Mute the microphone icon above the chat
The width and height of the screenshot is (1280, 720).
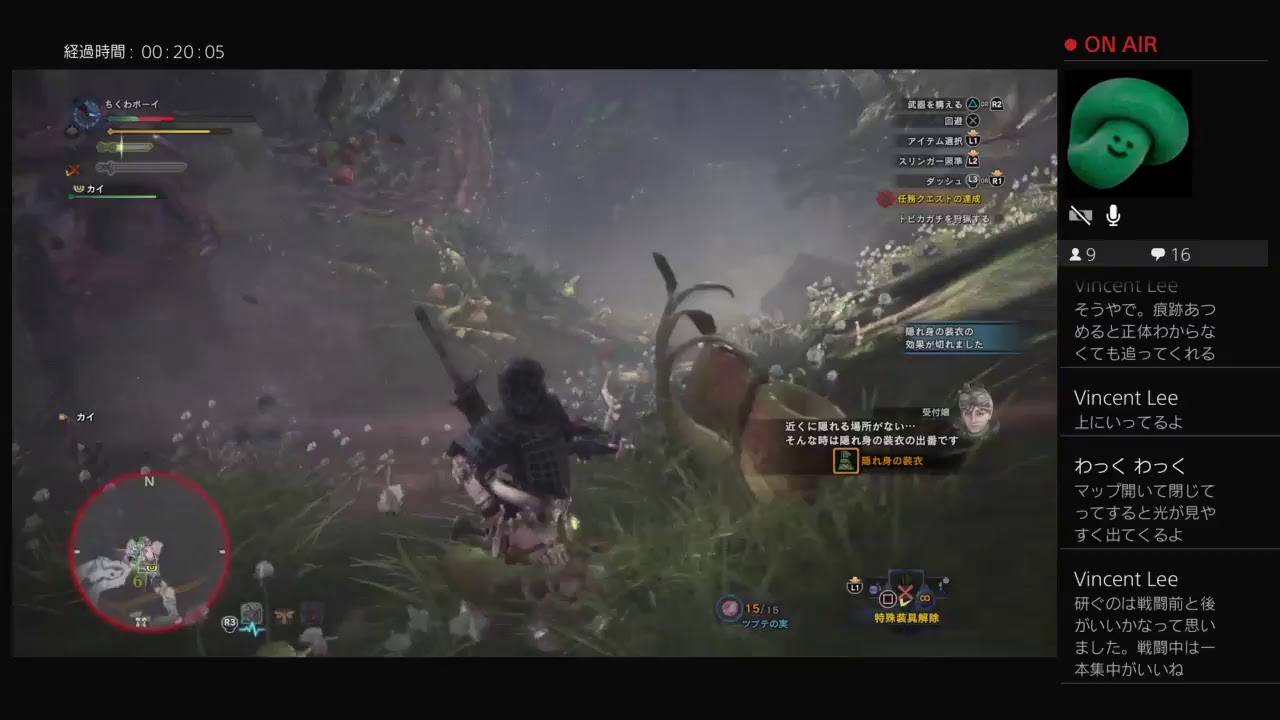point(1113,215)
